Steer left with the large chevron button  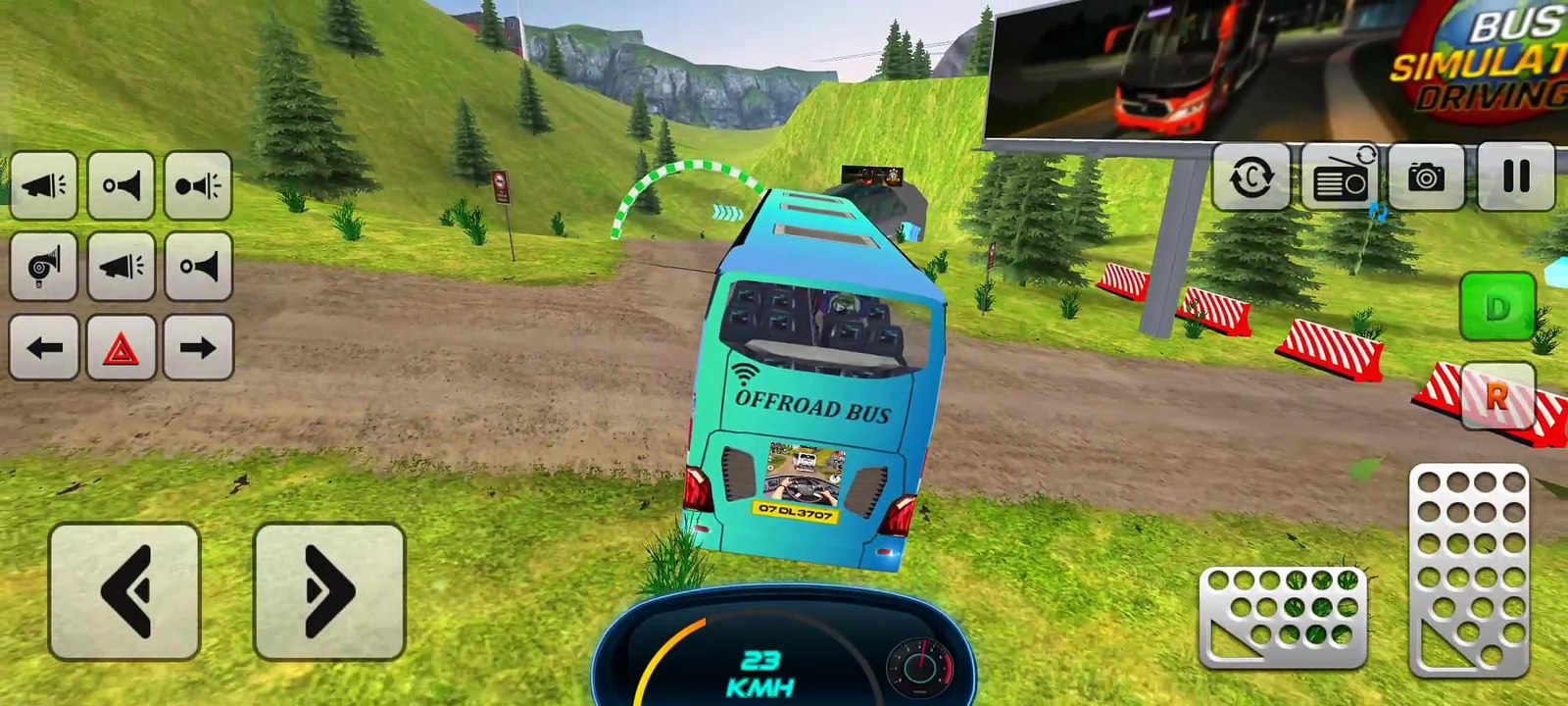pos(124,591)
